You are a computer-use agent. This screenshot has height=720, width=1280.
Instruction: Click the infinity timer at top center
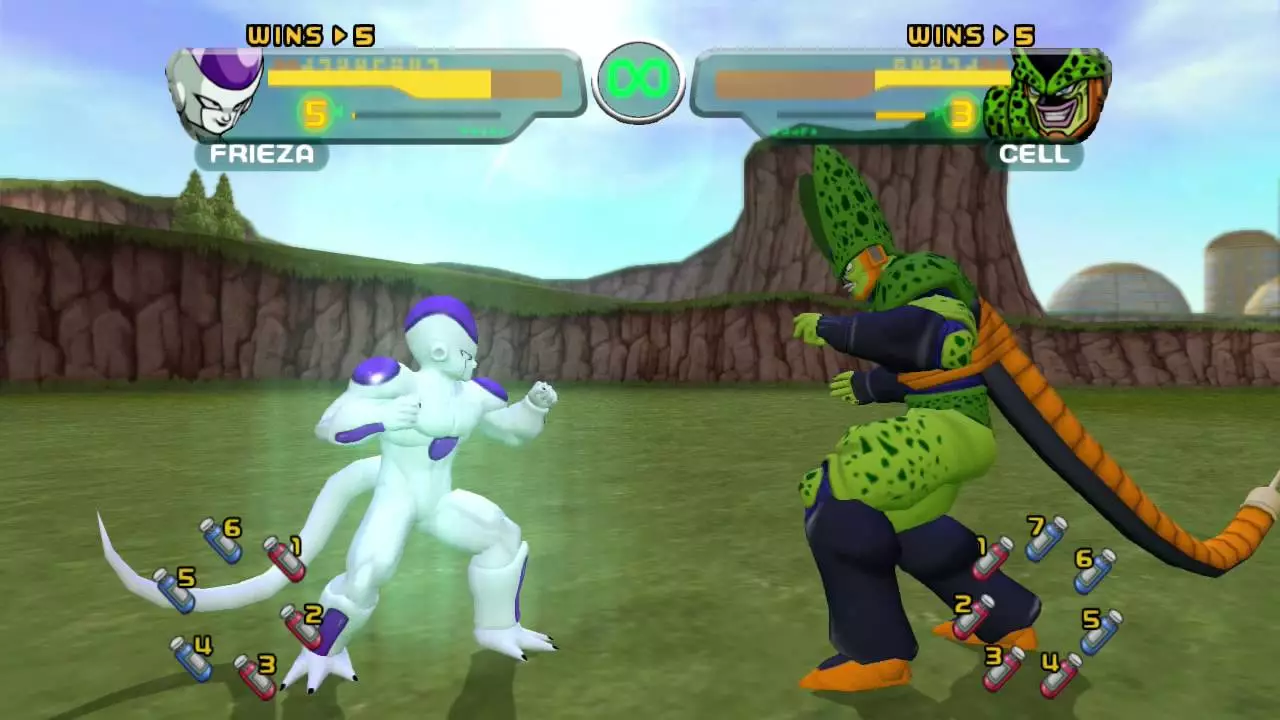click(639, 80)
